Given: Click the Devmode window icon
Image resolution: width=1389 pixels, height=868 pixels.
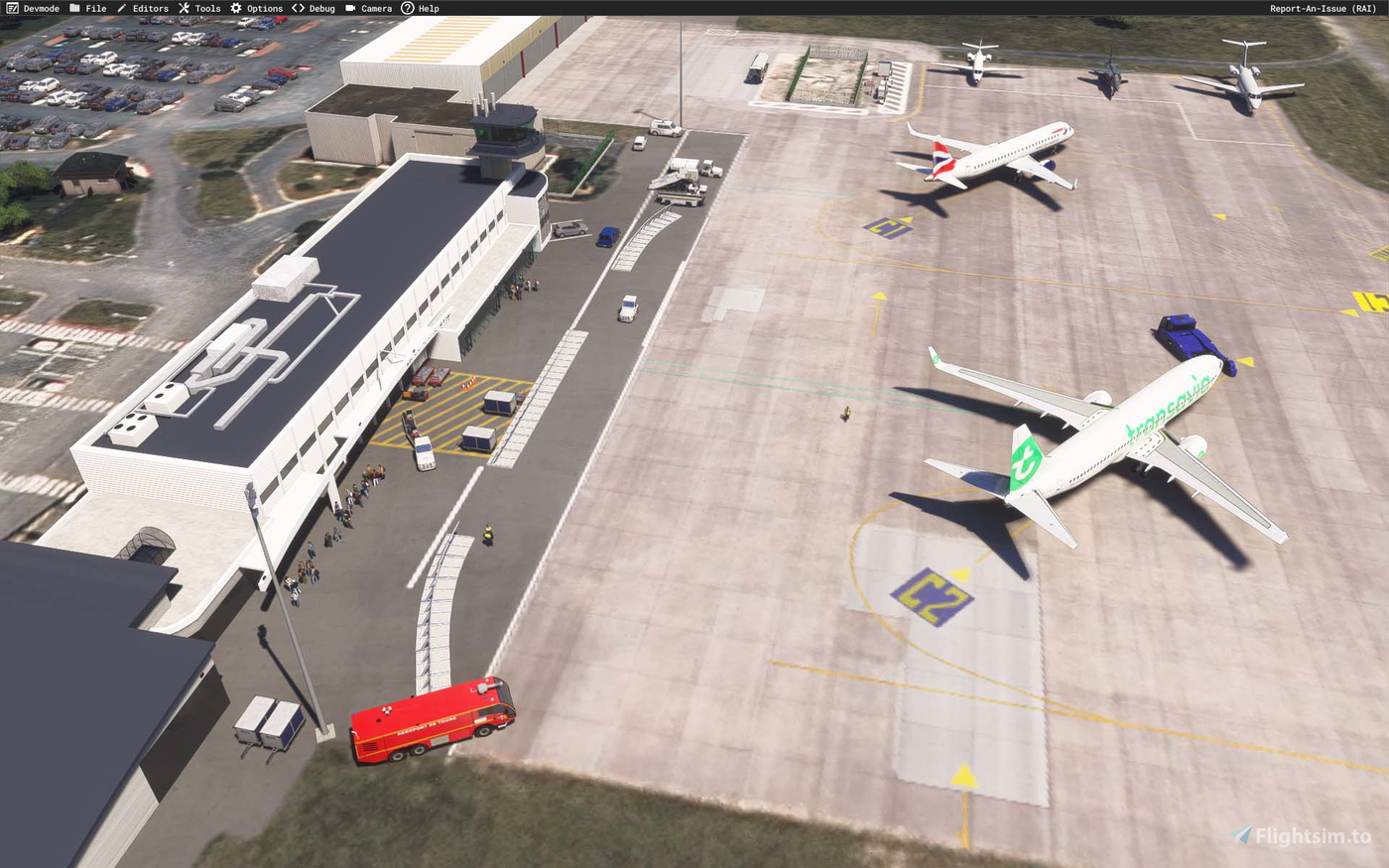Looking at the screenshot, I should pos(10,8).
